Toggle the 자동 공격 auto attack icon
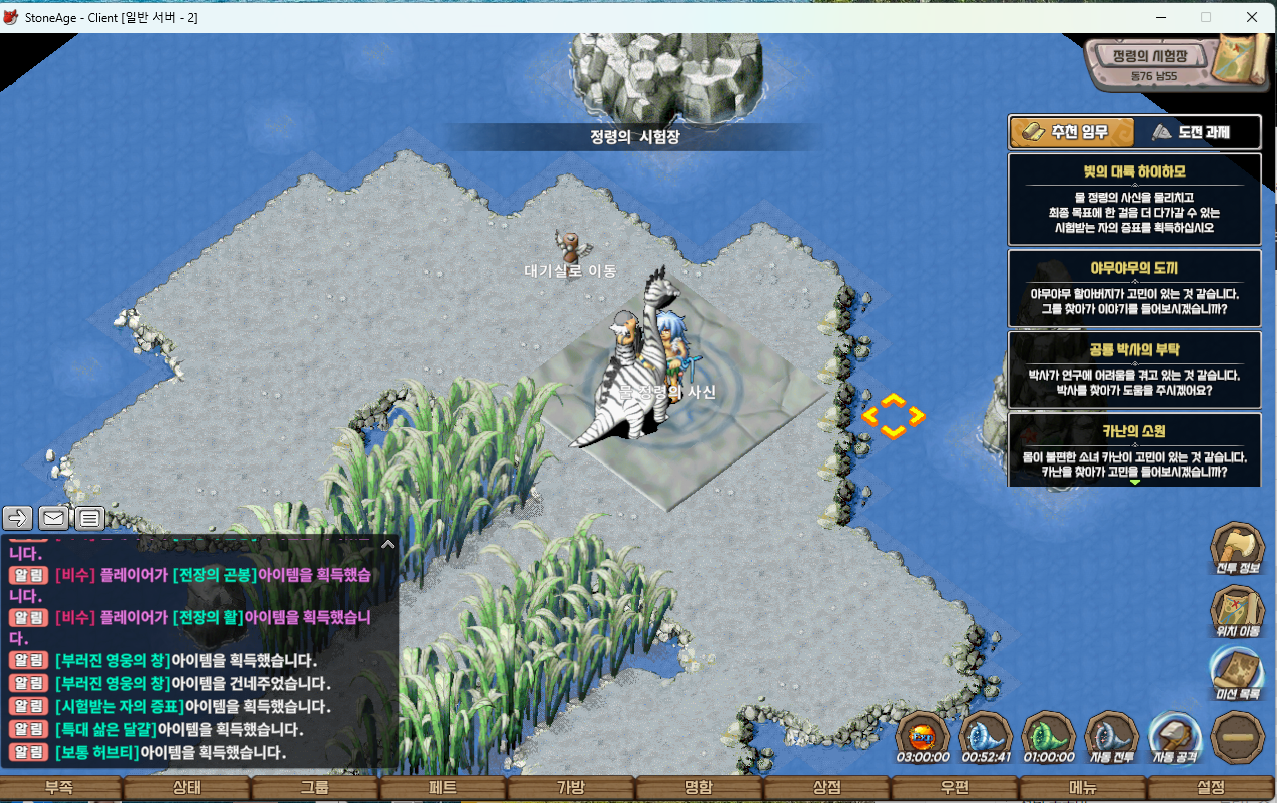 1174,736
